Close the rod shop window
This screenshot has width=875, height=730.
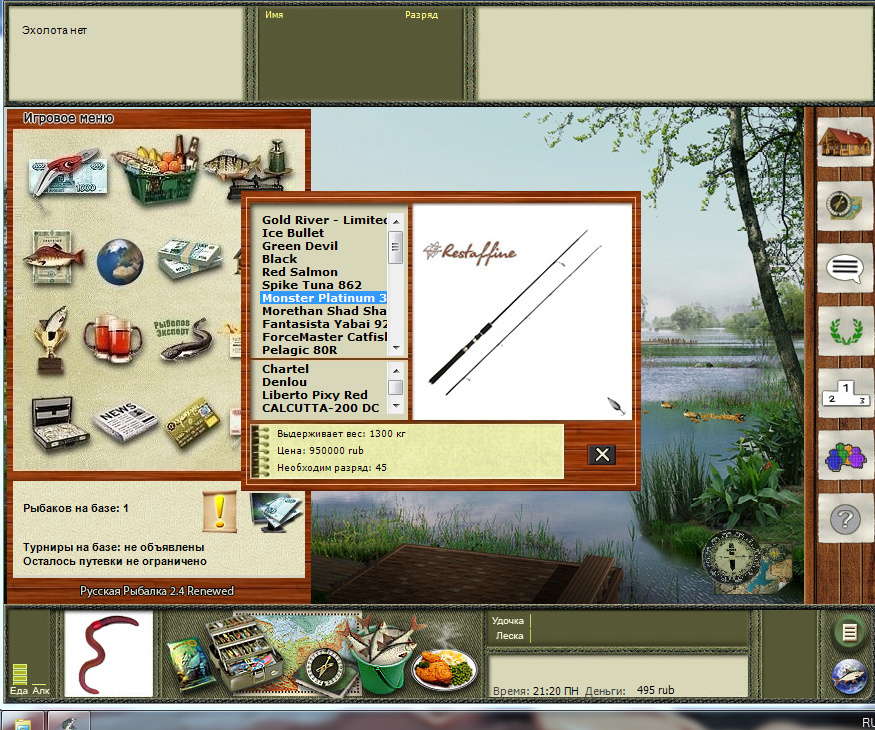coord(602,455)
